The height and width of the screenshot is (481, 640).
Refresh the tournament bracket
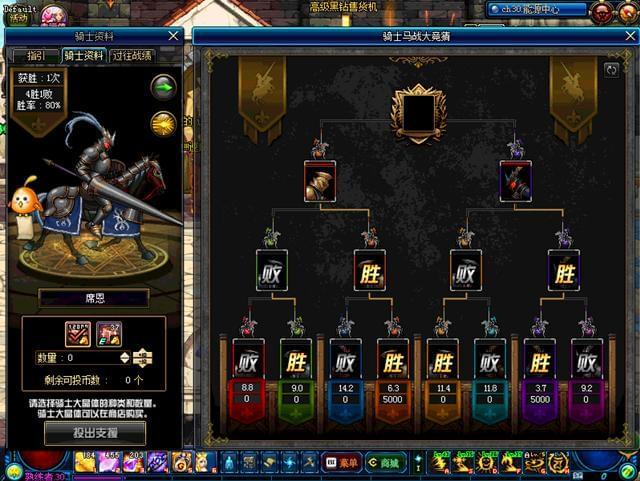click(x=611, y=70)
